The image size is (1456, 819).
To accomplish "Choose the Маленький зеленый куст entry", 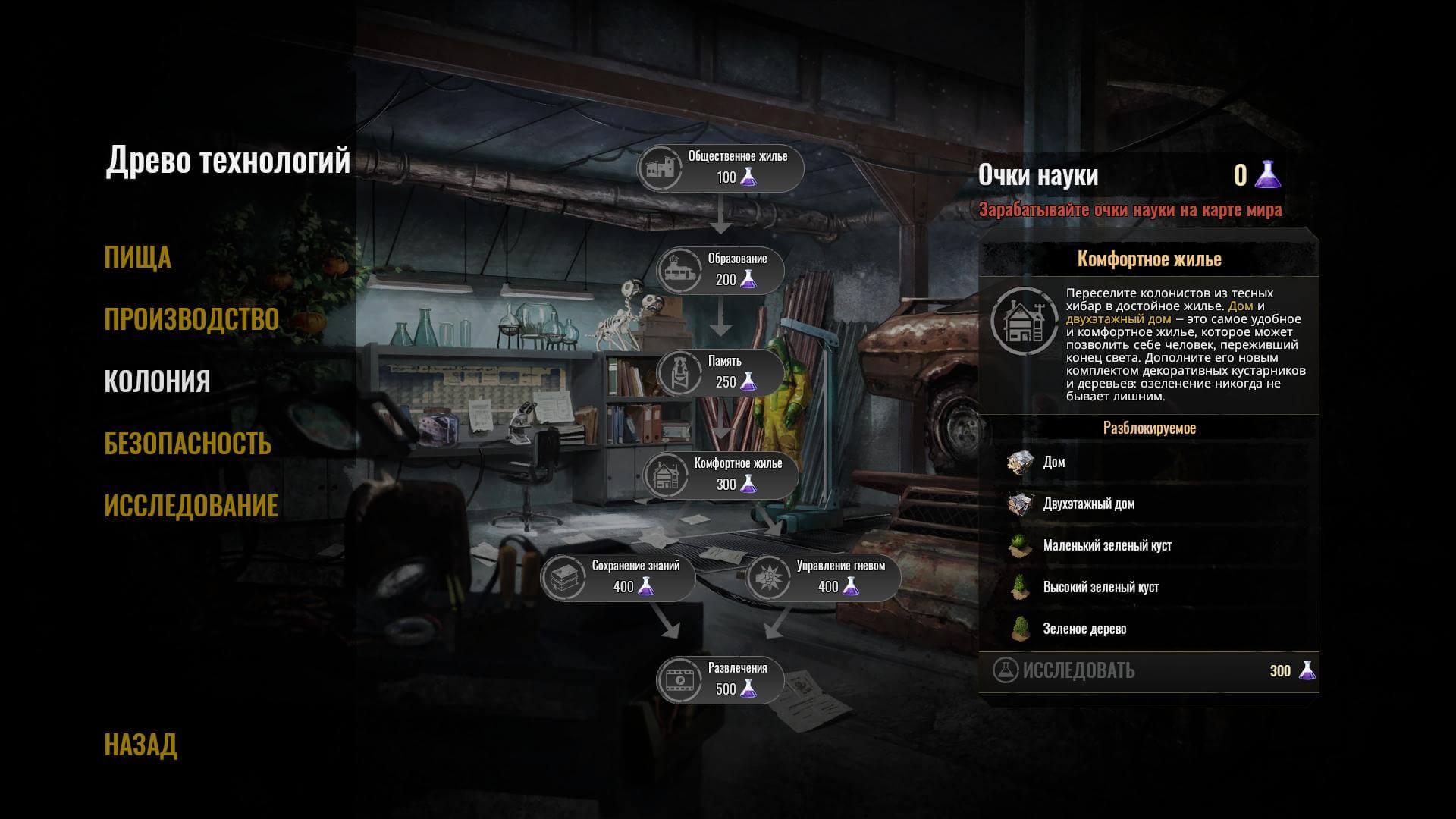I will (x=1106, y=546).
